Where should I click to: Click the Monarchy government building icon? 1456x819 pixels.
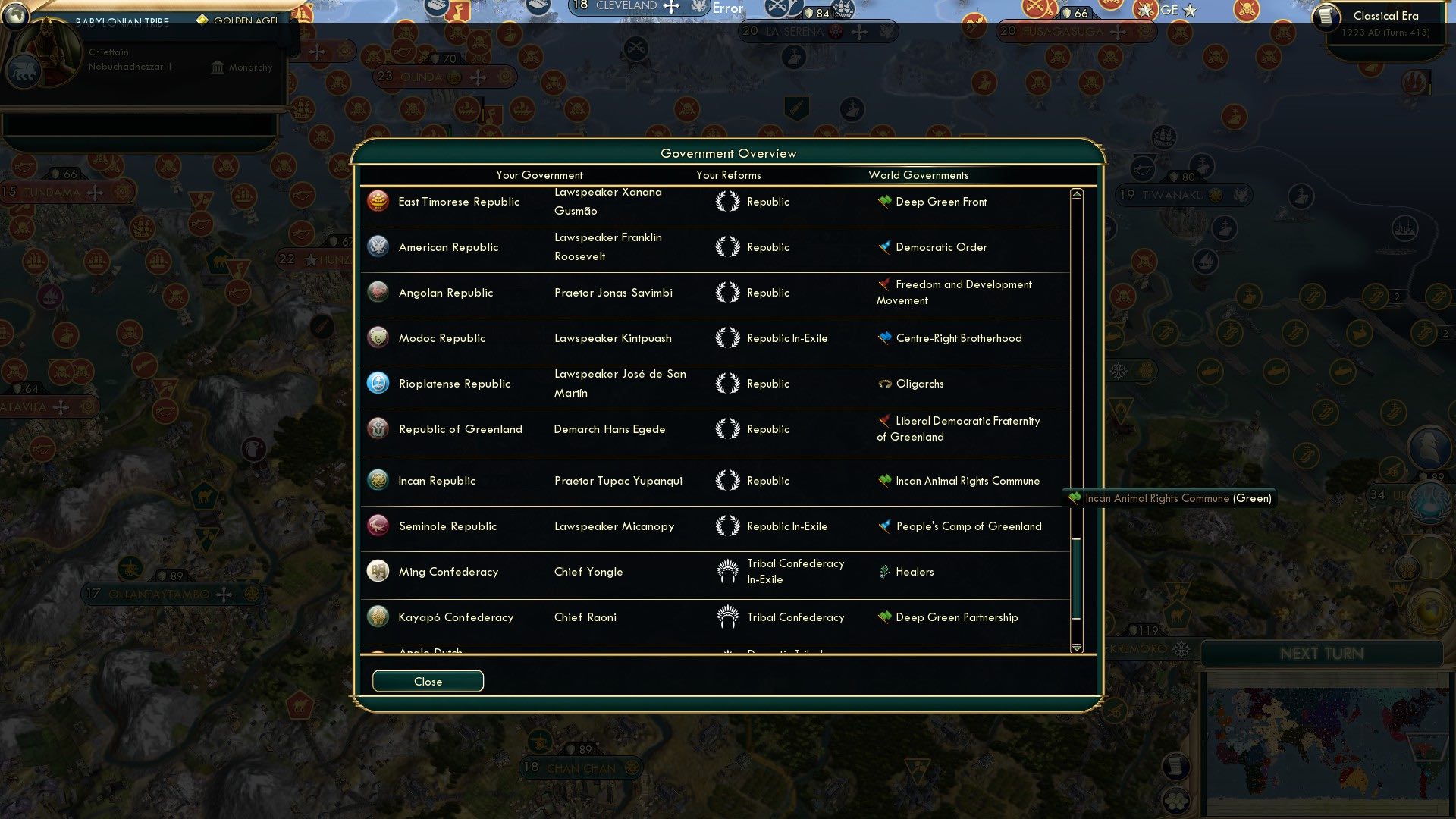pyautogui.click(x=217, y=67)
